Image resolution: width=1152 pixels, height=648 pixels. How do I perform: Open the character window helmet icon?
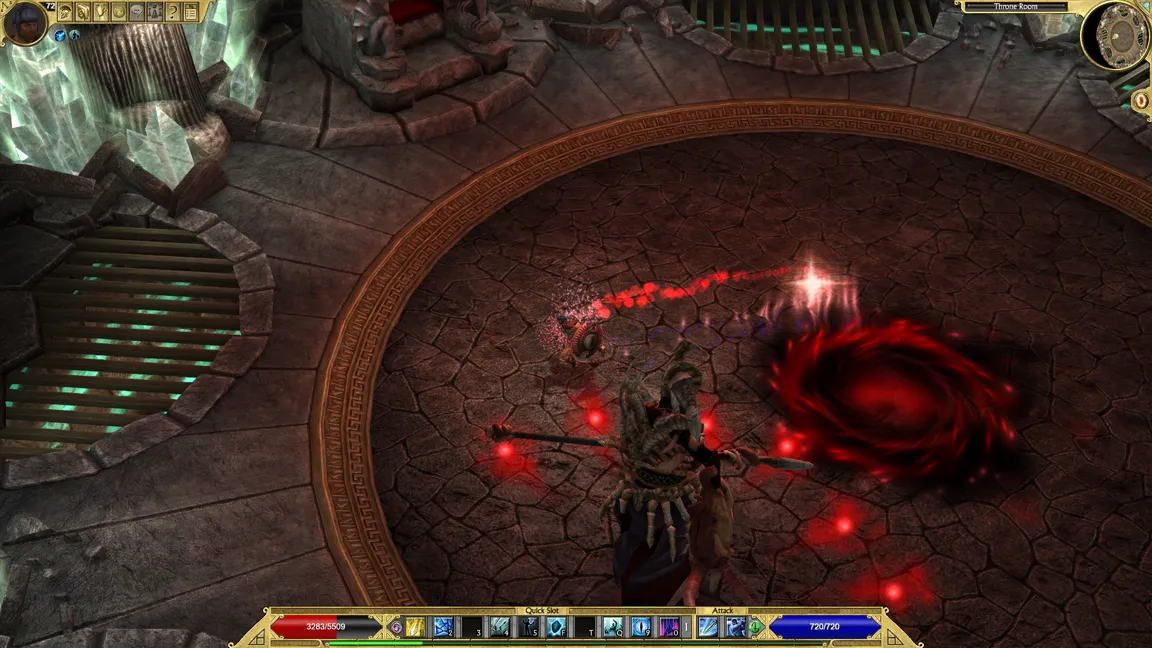[x=65, y=12]
